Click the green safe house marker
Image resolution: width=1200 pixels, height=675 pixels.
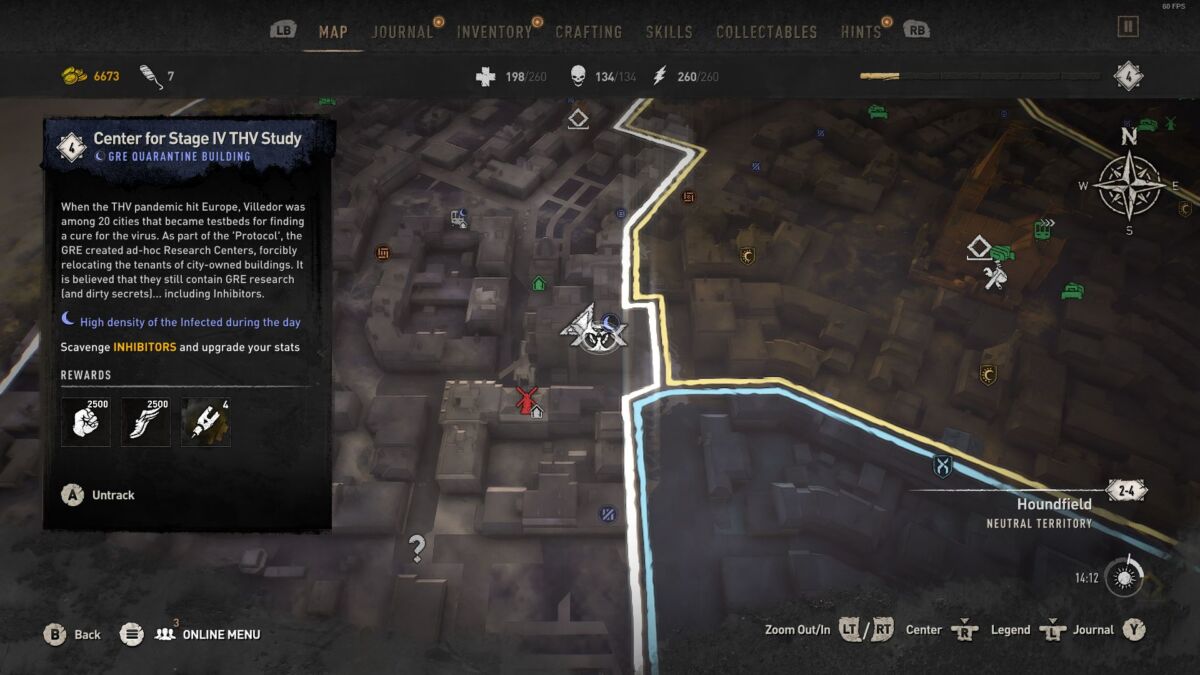(539, 284)
